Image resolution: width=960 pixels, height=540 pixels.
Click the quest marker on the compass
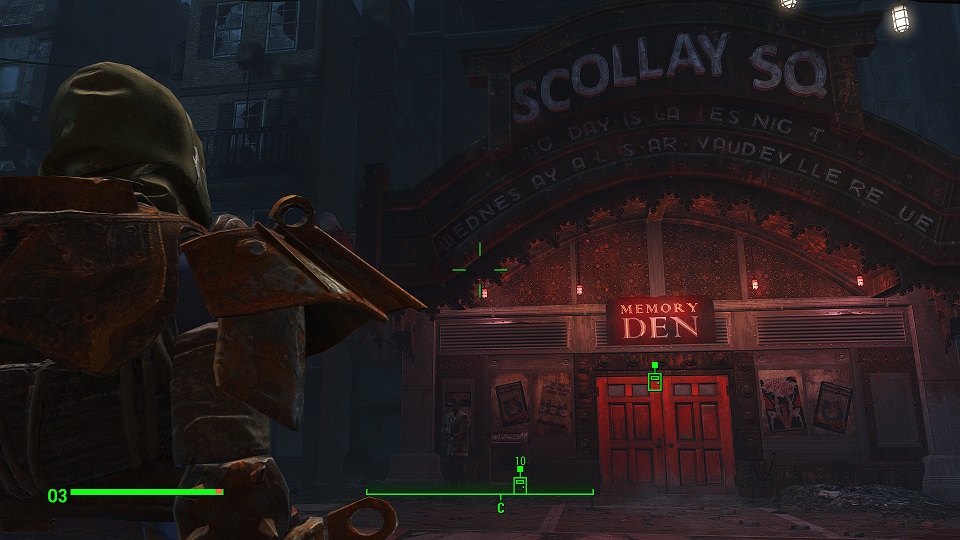pos(519,484)
